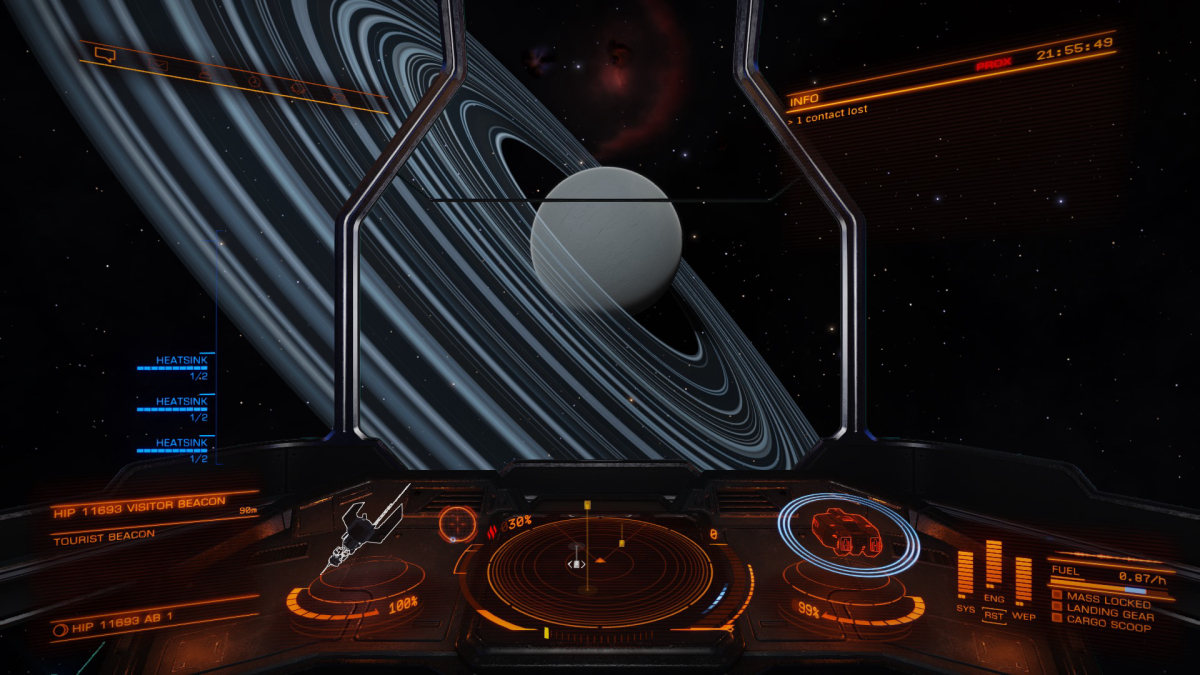Click the radar targeting reticle icon
The width and height of the screenshot is (1200, 675).
click(457, 523)
